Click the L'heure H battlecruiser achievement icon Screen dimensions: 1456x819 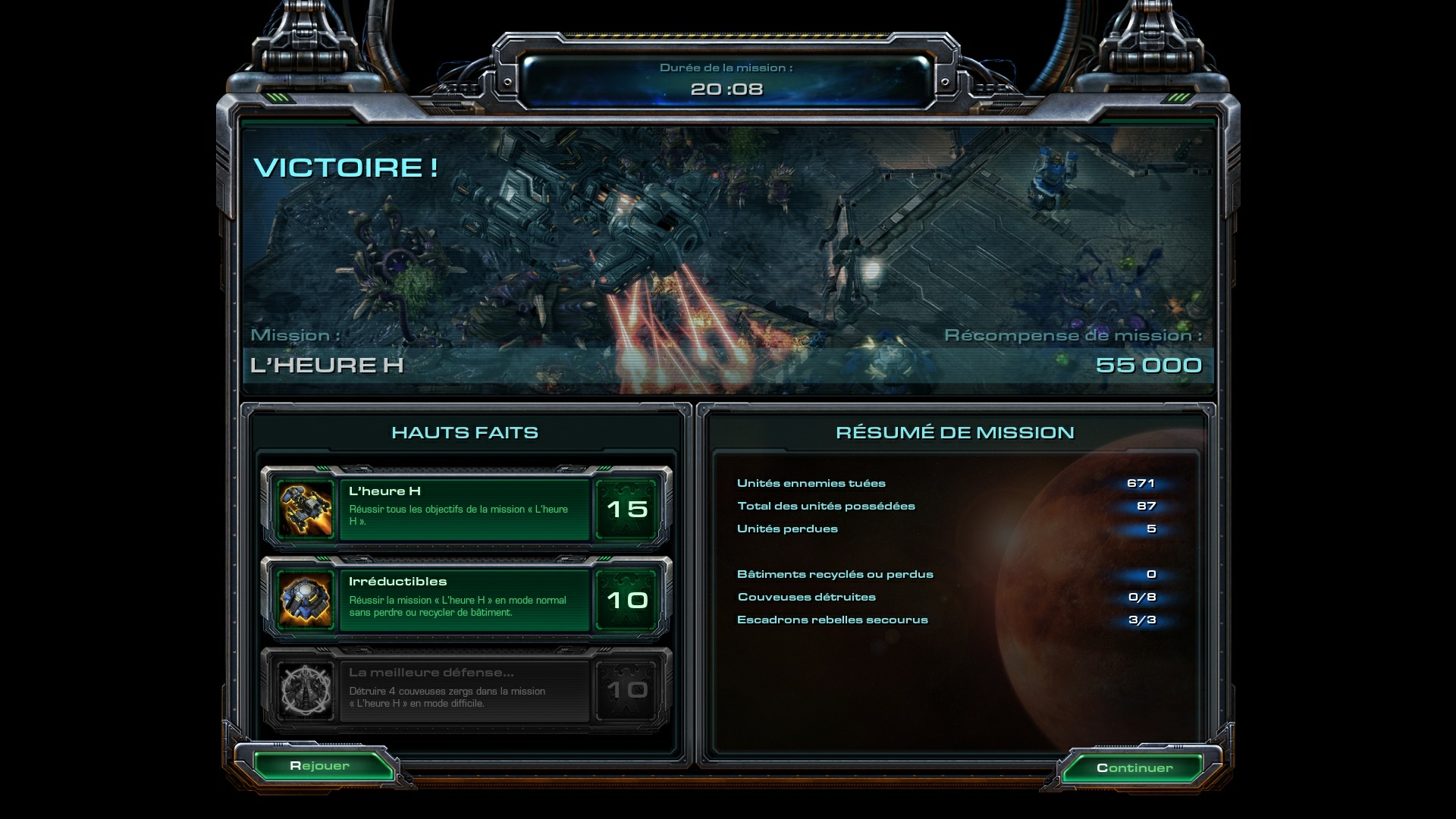[306, 510]
